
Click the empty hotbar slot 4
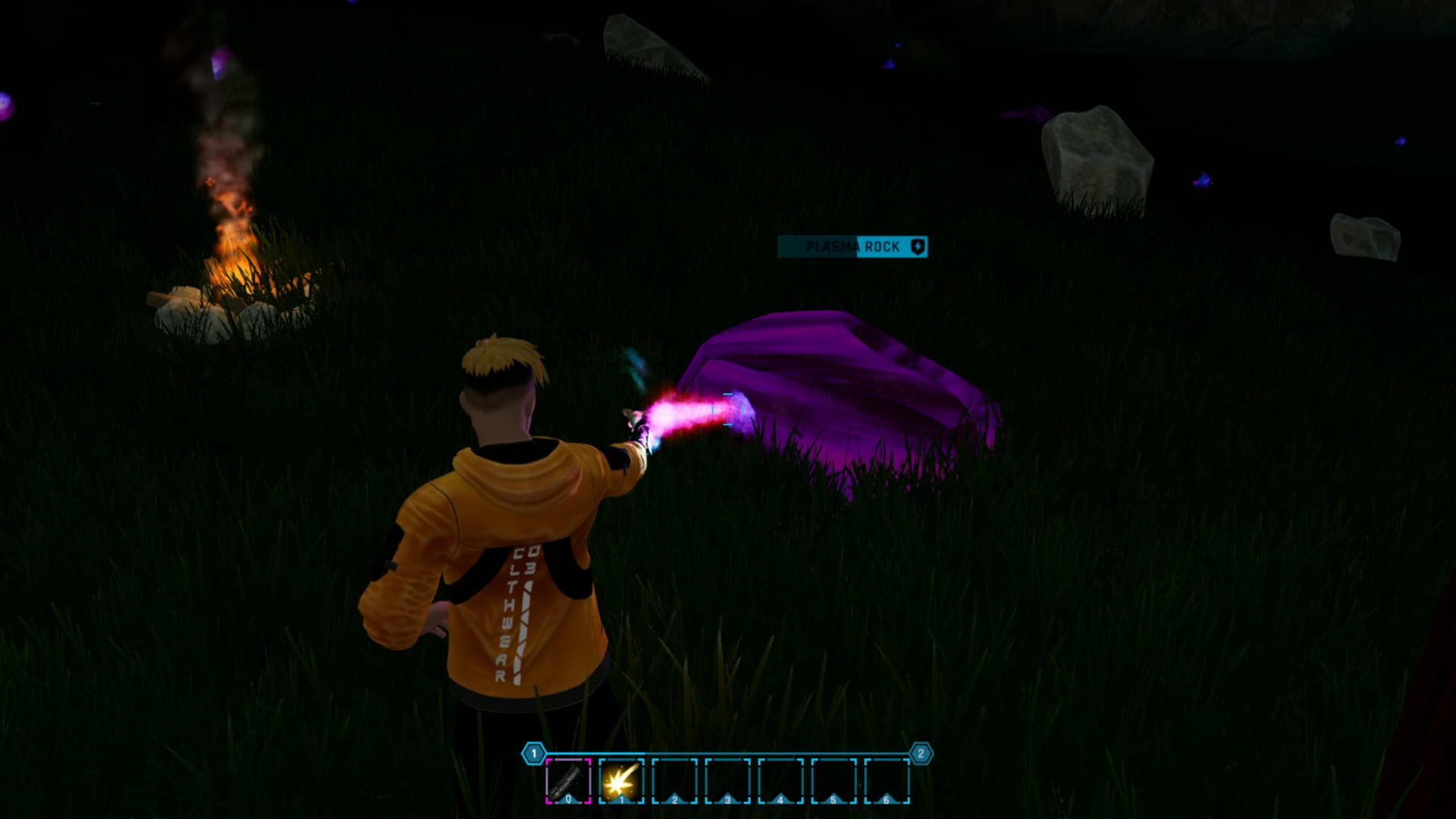pos(781,783)
